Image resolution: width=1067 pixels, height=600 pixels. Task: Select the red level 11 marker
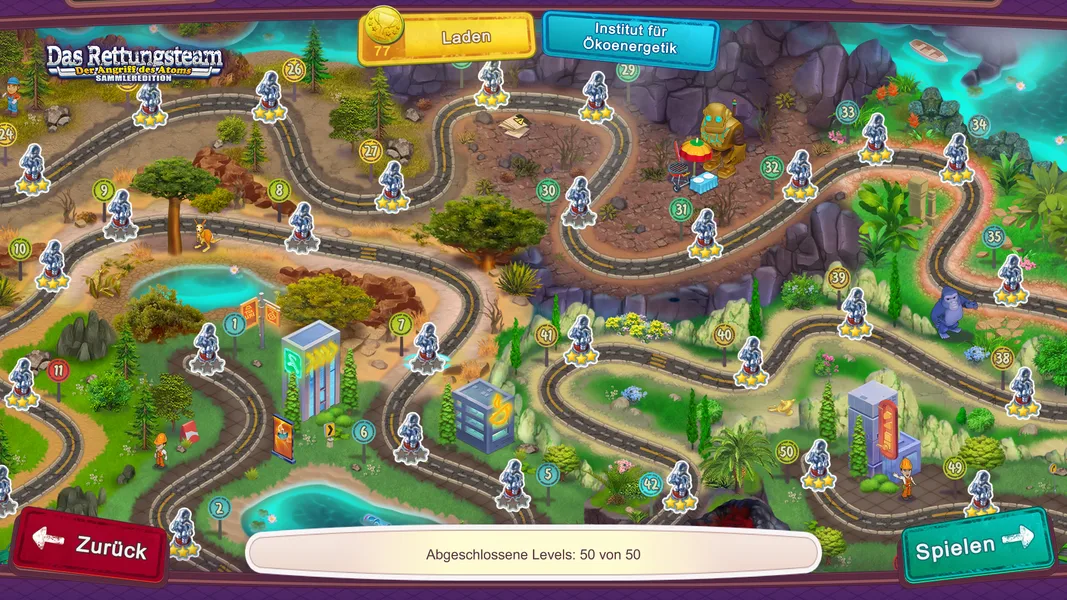[x=59, y=371]
